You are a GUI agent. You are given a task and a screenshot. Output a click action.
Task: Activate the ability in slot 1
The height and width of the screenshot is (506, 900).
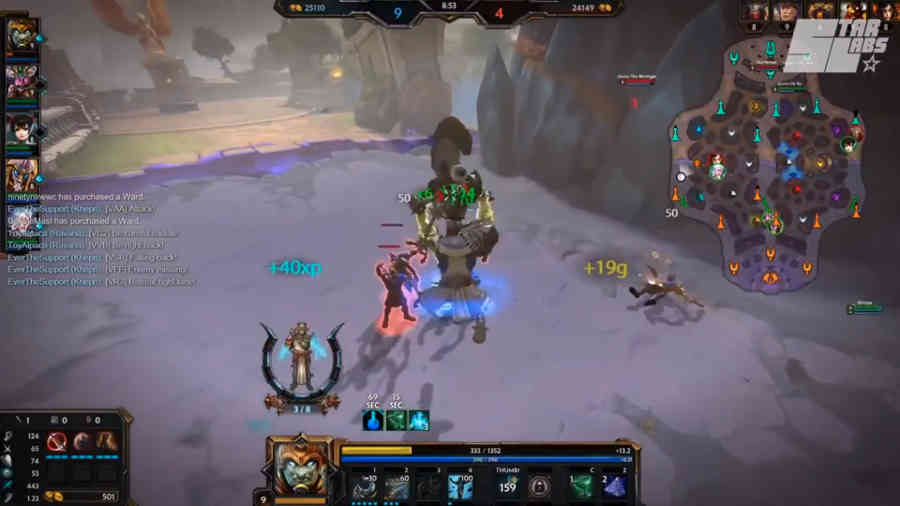363,487
